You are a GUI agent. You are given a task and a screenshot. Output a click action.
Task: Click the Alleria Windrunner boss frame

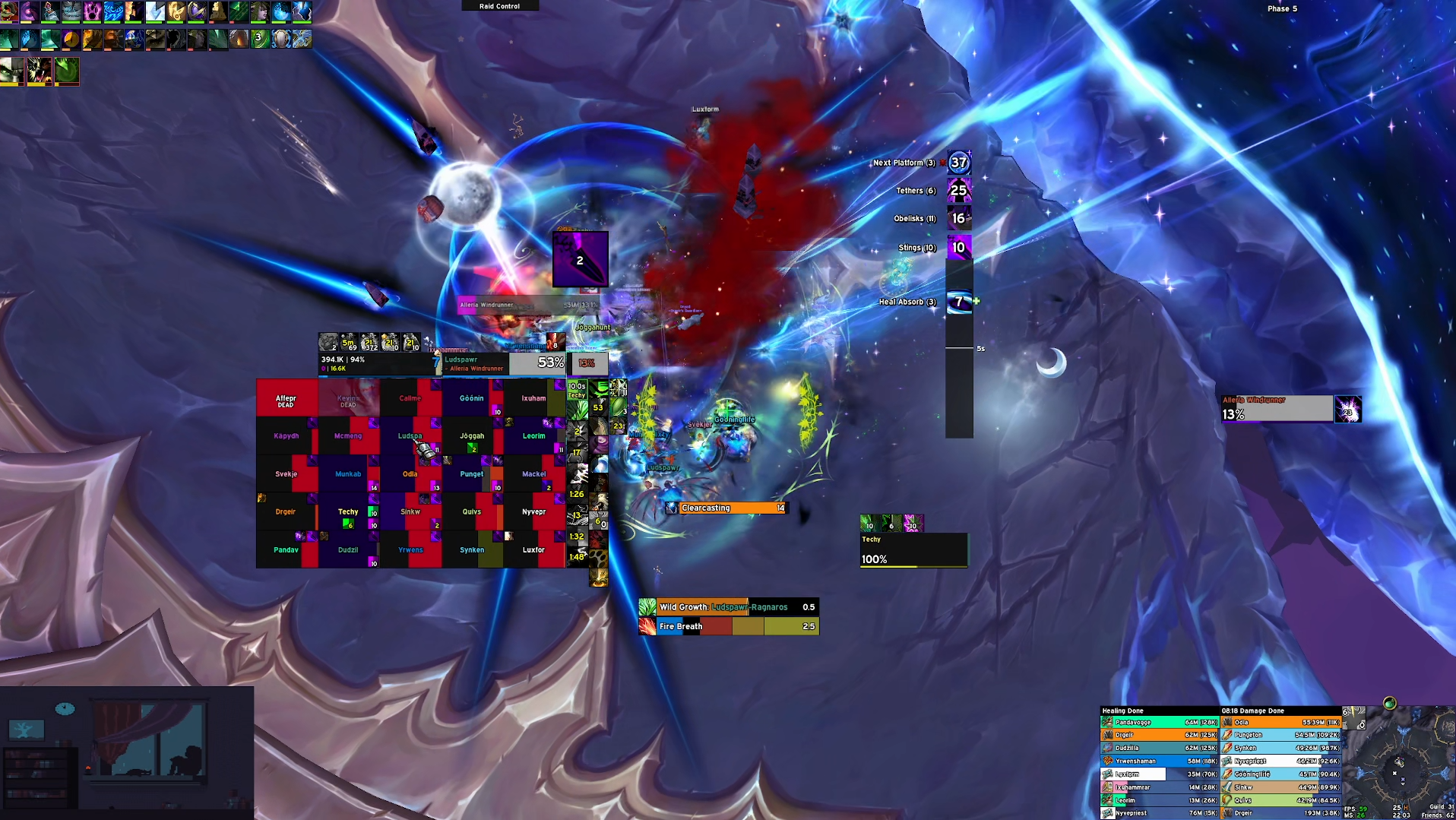click(x=1277, y=408)
